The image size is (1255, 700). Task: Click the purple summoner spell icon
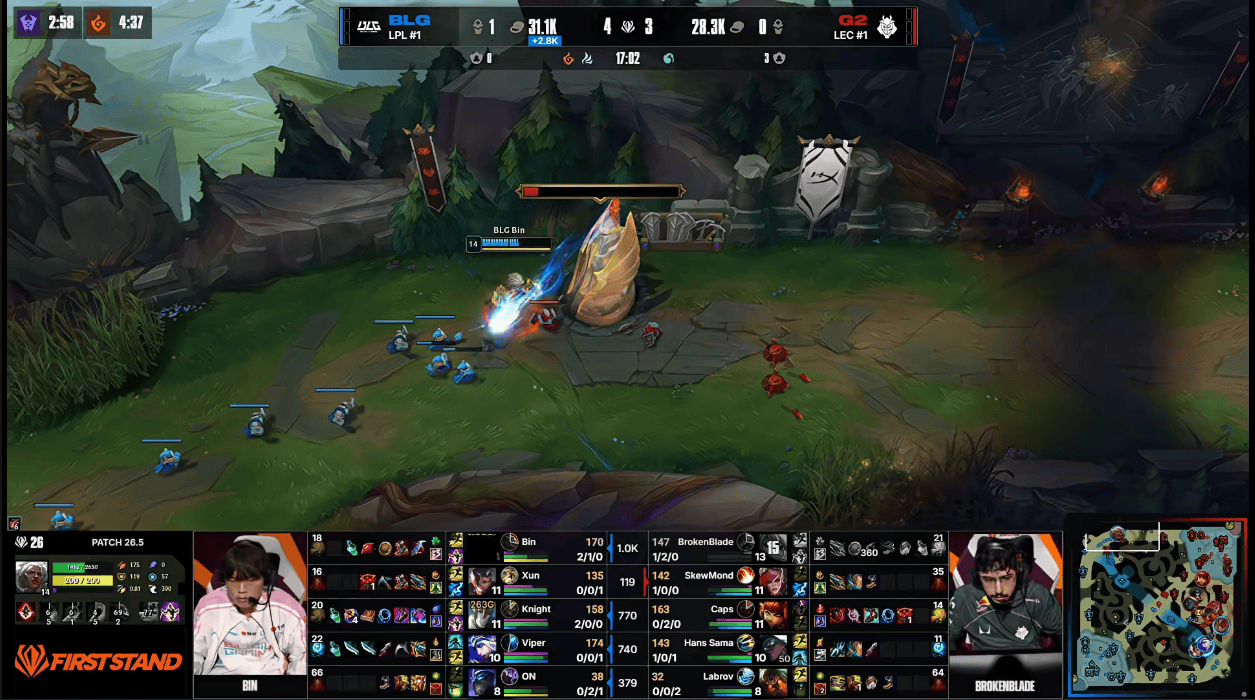170,611
